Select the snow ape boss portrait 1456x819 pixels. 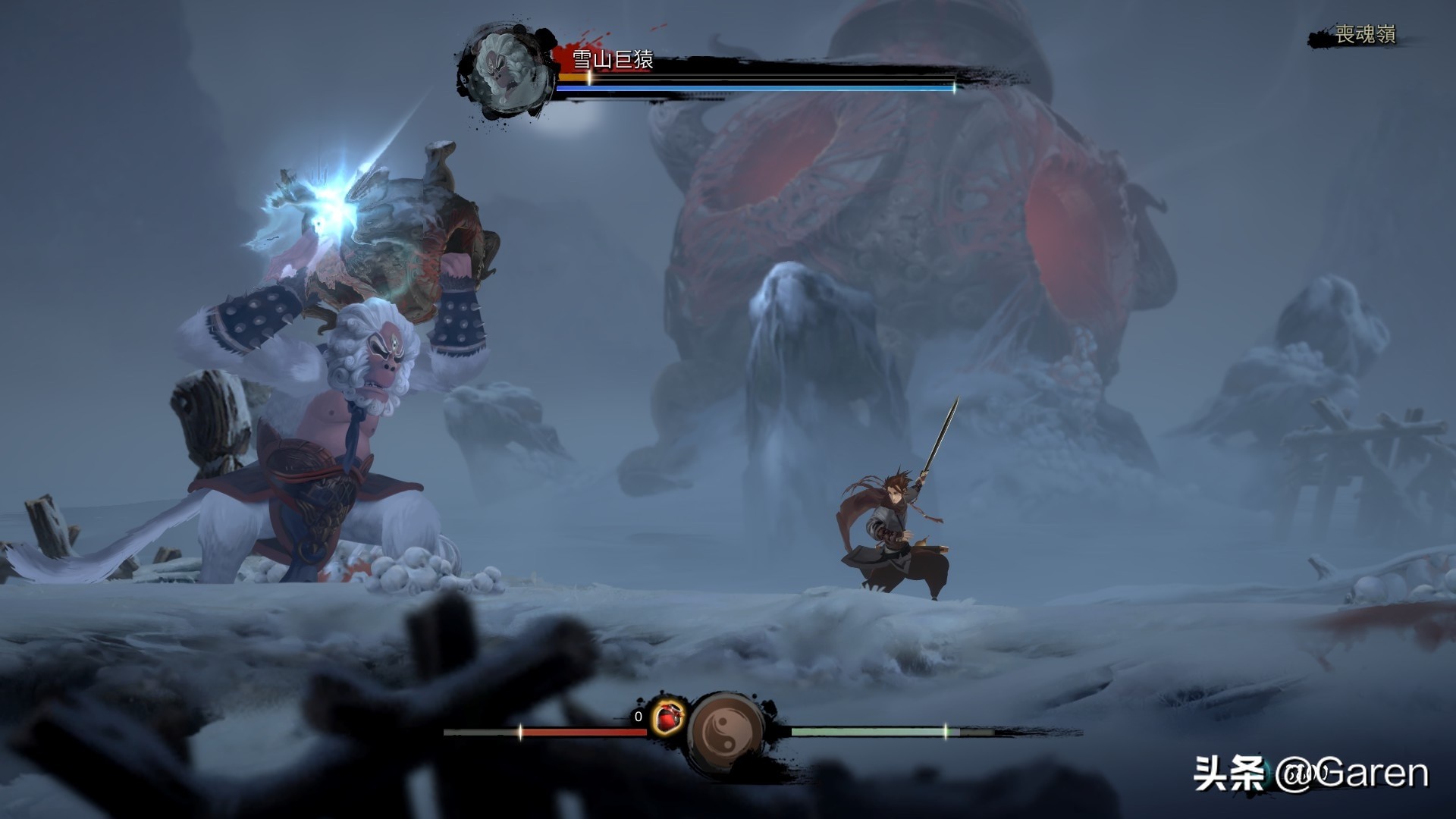click(506, 73)
